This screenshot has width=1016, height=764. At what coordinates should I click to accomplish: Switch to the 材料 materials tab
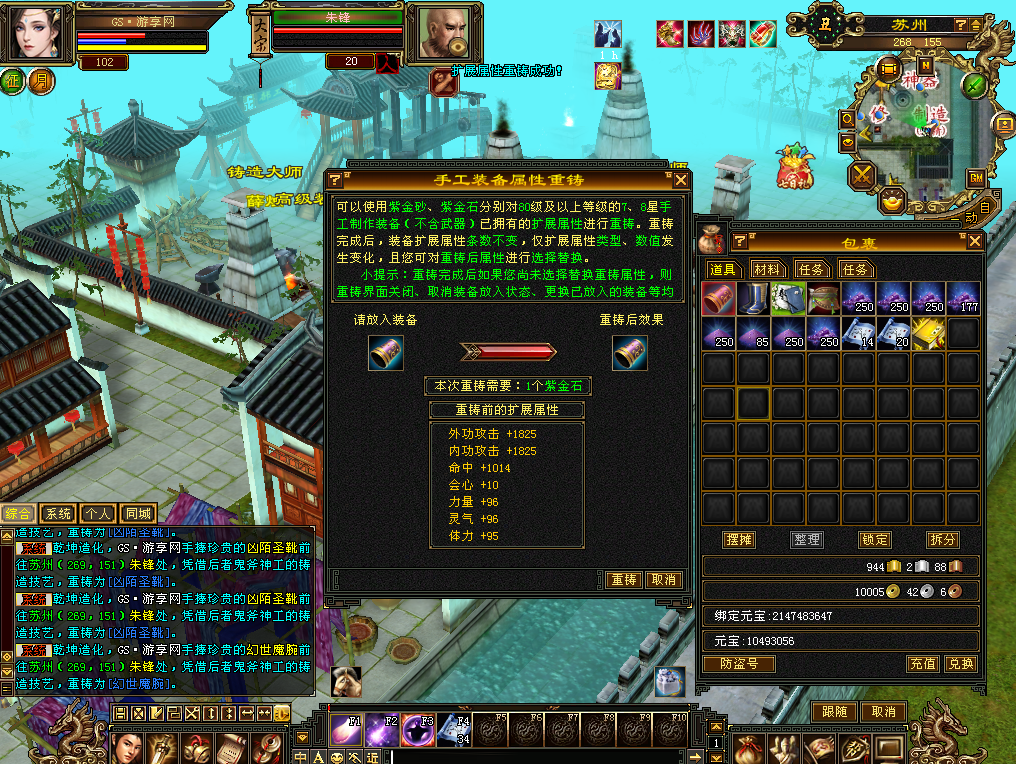[768, 269]
